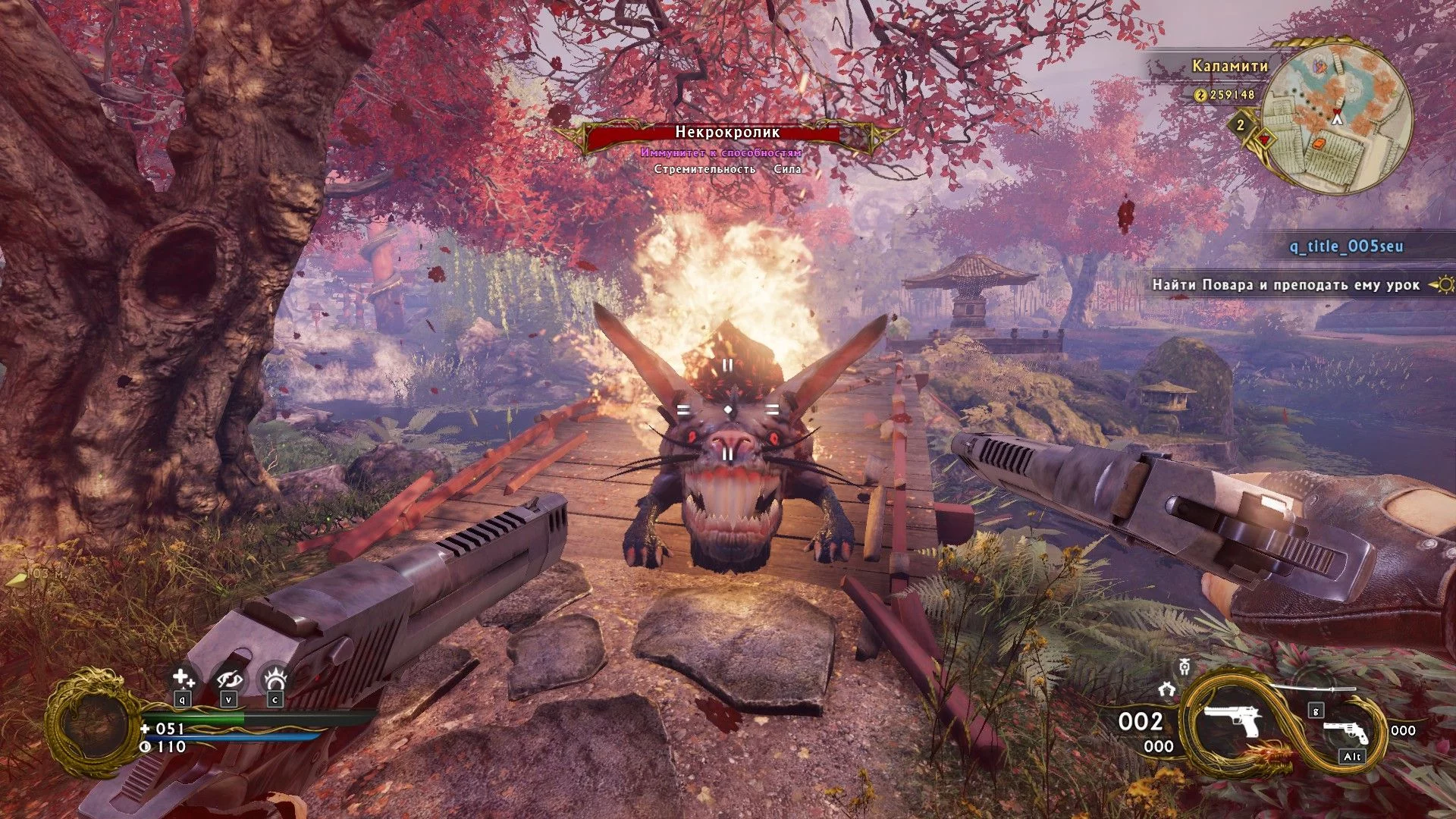Select the q_title_005seu quest title
This screenshot has width=1456, height=819.
(x=1346, y=246)
